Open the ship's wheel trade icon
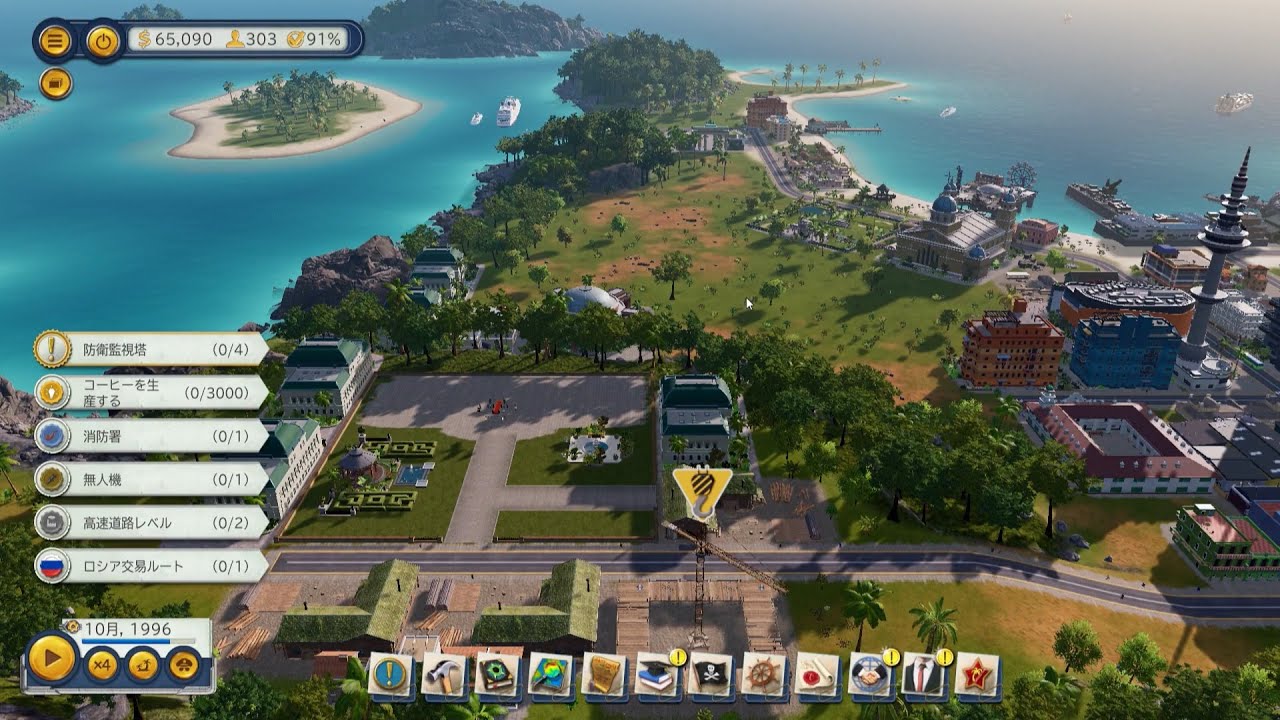 764,675
